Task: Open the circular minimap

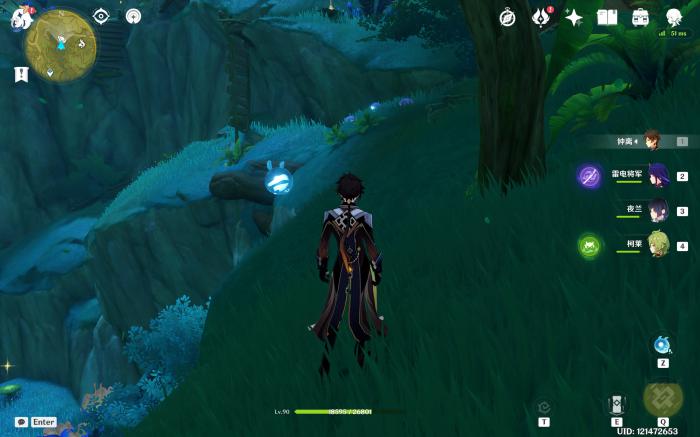Action: click(x=61, y=46)
